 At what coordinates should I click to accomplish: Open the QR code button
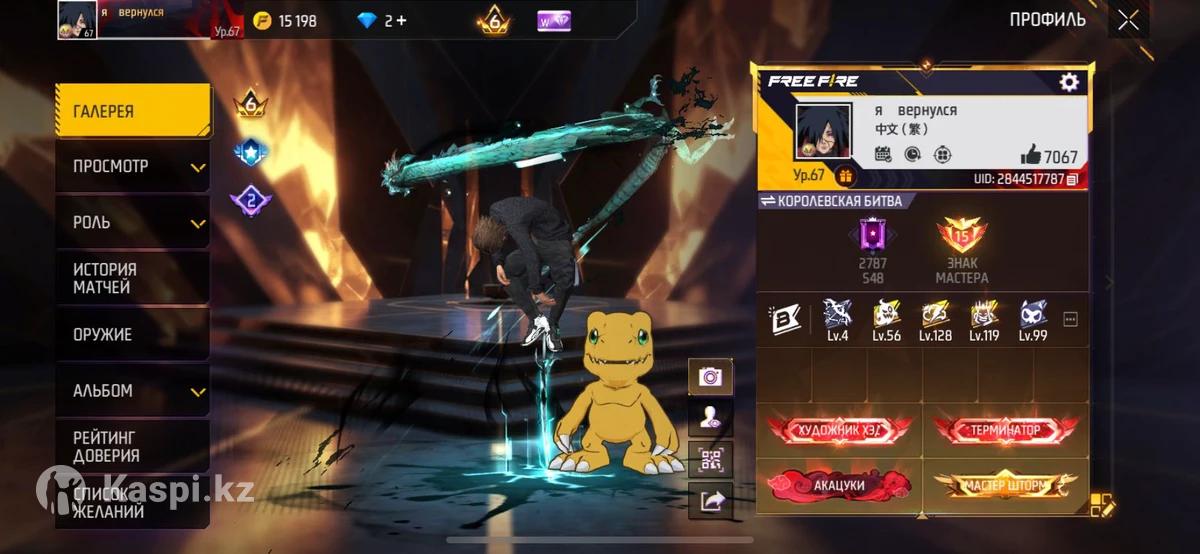[x=711, y=460]
